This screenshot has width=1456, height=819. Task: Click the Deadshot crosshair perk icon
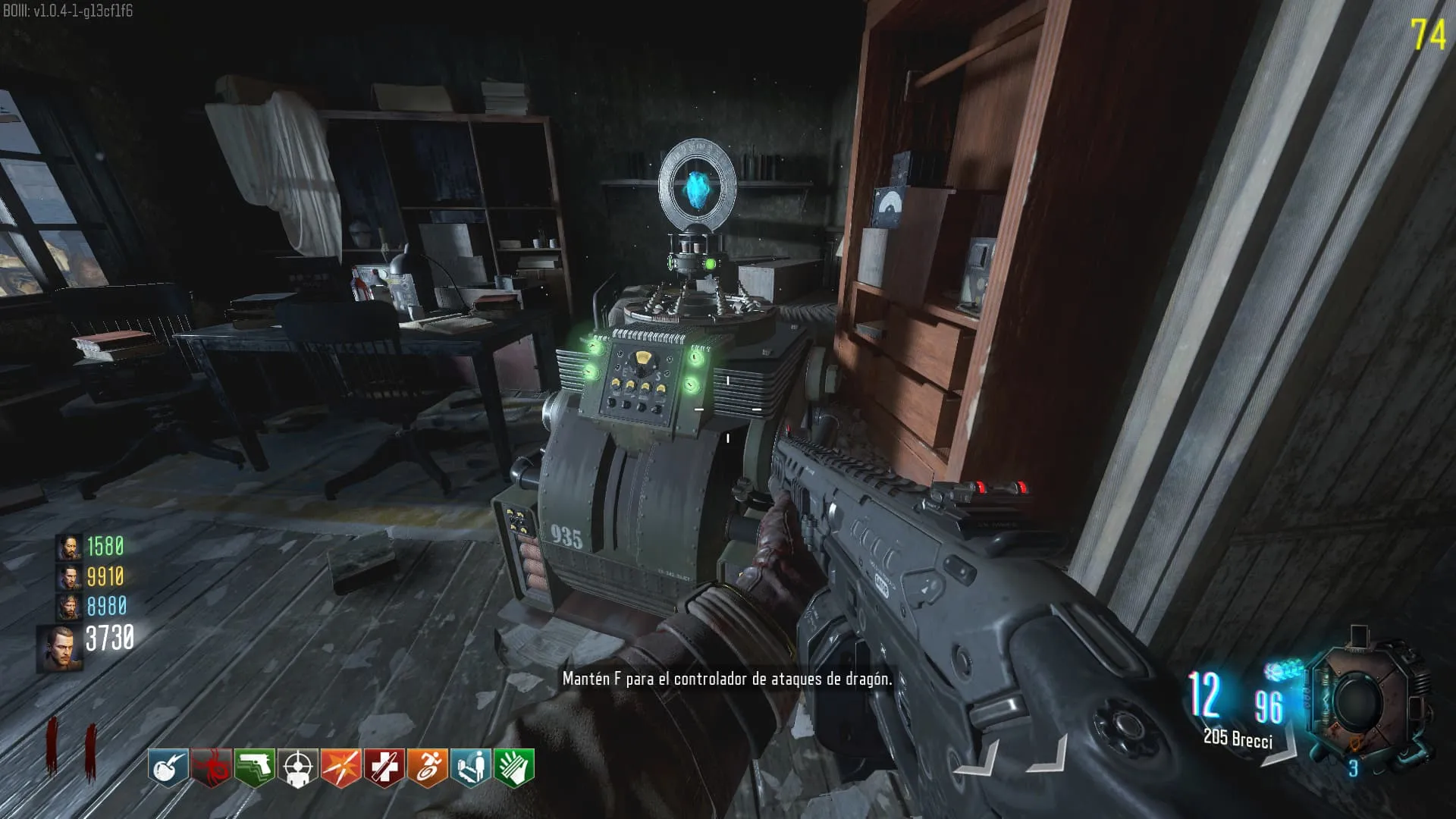click(x=297, y=768)
